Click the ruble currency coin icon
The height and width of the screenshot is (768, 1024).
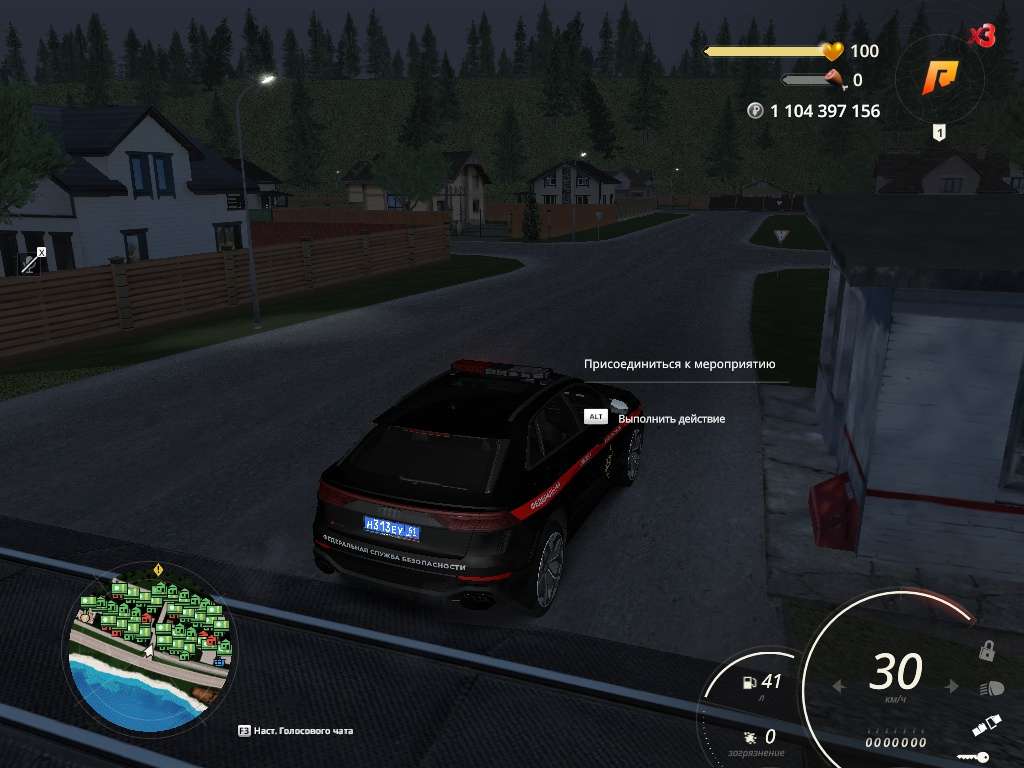755,111
